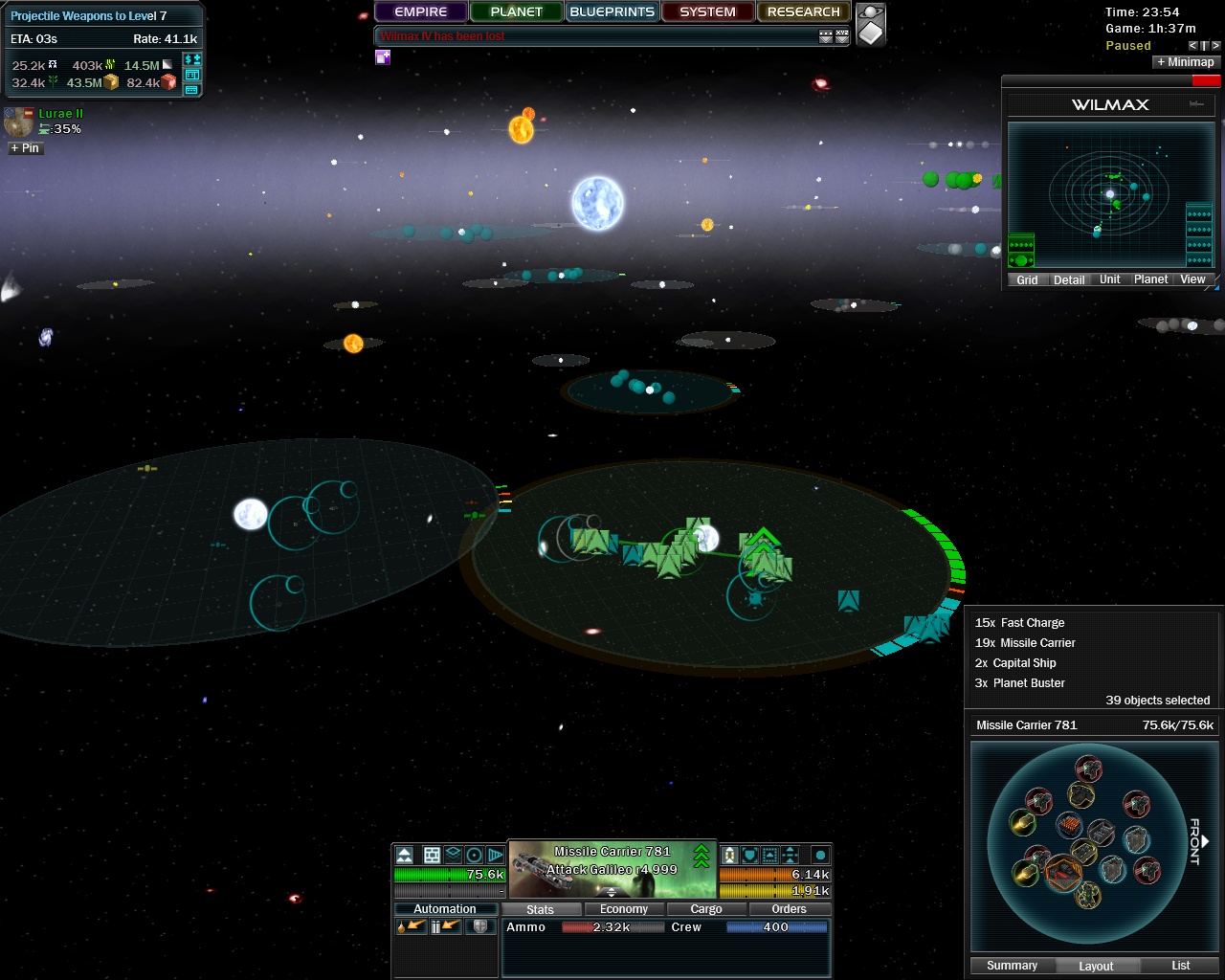The image size is (1225, 980).
Task: Open the subsystem List view
Action: point(1180,966)
